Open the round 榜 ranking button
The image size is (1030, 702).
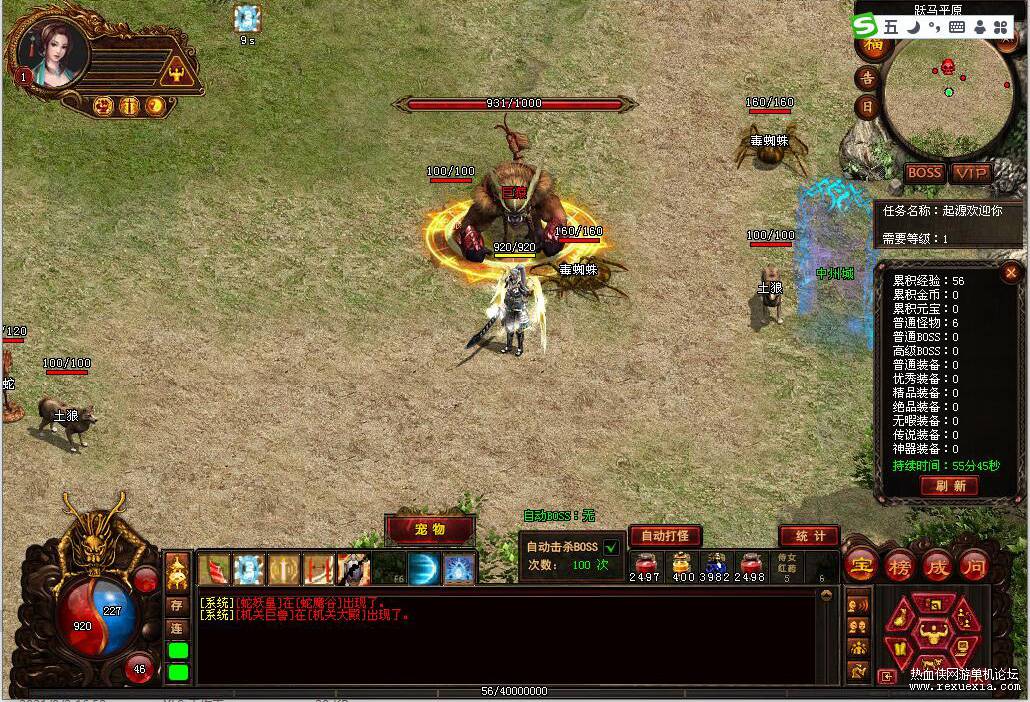[900, 565]
